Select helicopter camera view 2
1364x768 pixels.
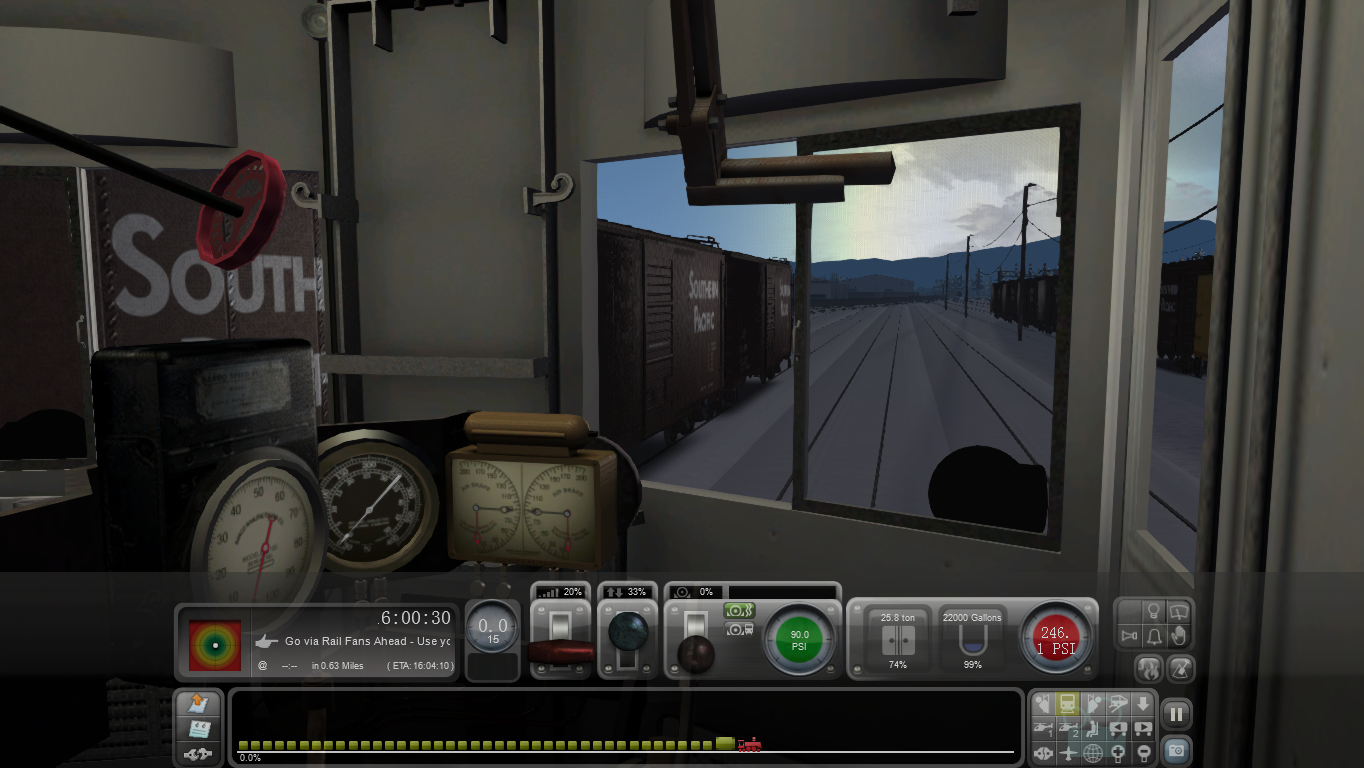coord(1068,728)
